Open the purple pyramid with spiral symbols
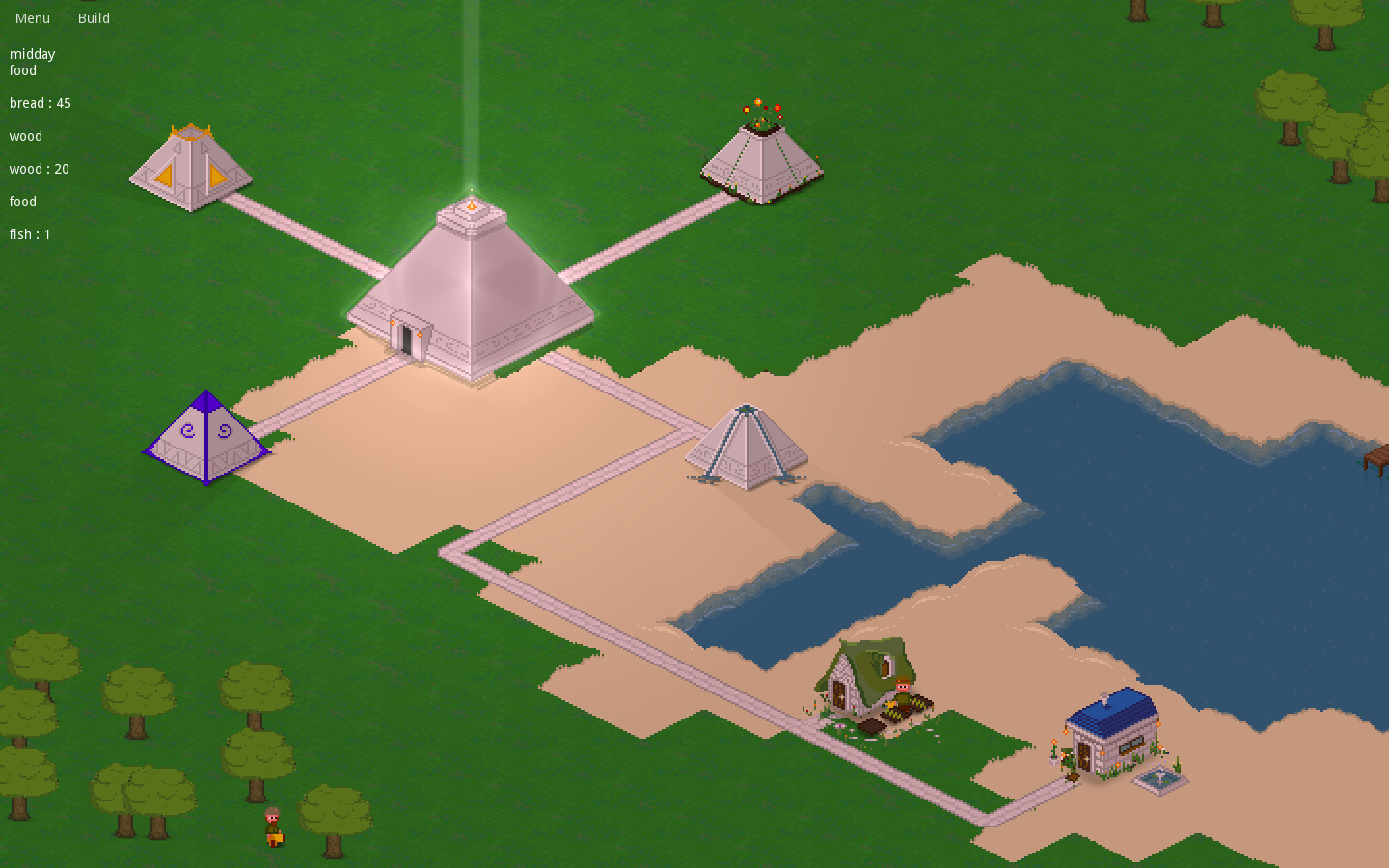Viewport: 1389px width, 868px height. [206, 434]
